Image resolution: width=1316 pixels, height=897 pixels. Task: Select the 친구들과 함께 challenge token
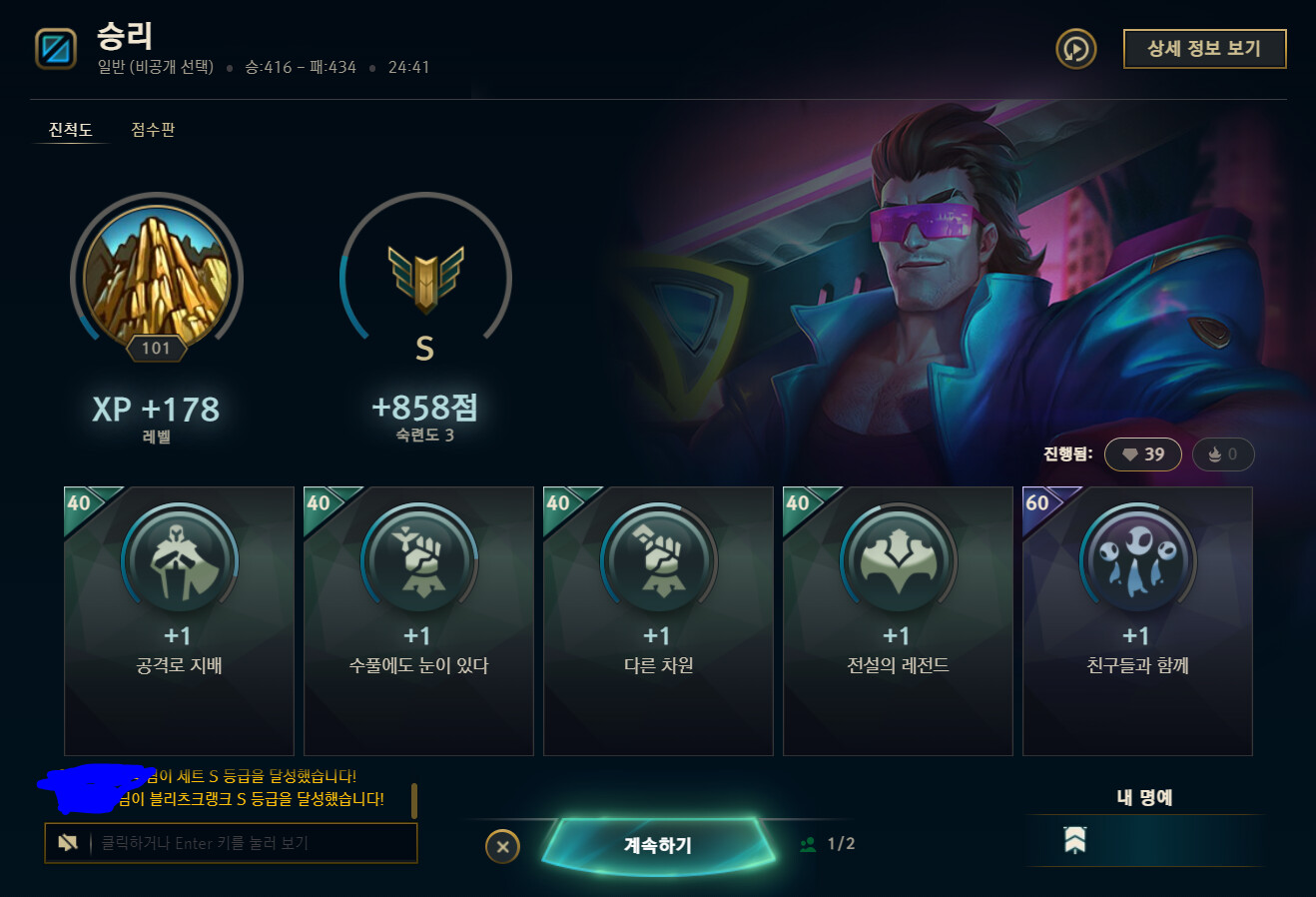click(1137, 560)
